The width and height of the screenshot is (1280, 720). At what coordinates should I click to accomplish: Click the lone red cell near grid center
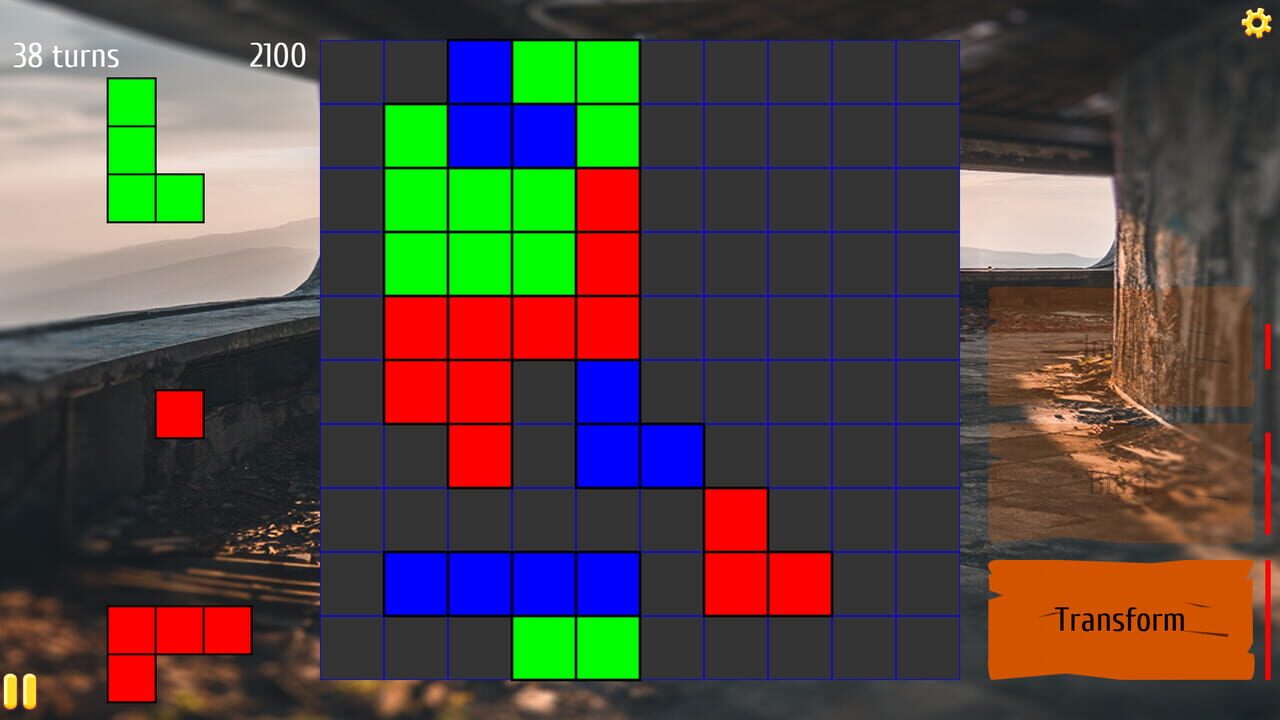click(480, 457)
